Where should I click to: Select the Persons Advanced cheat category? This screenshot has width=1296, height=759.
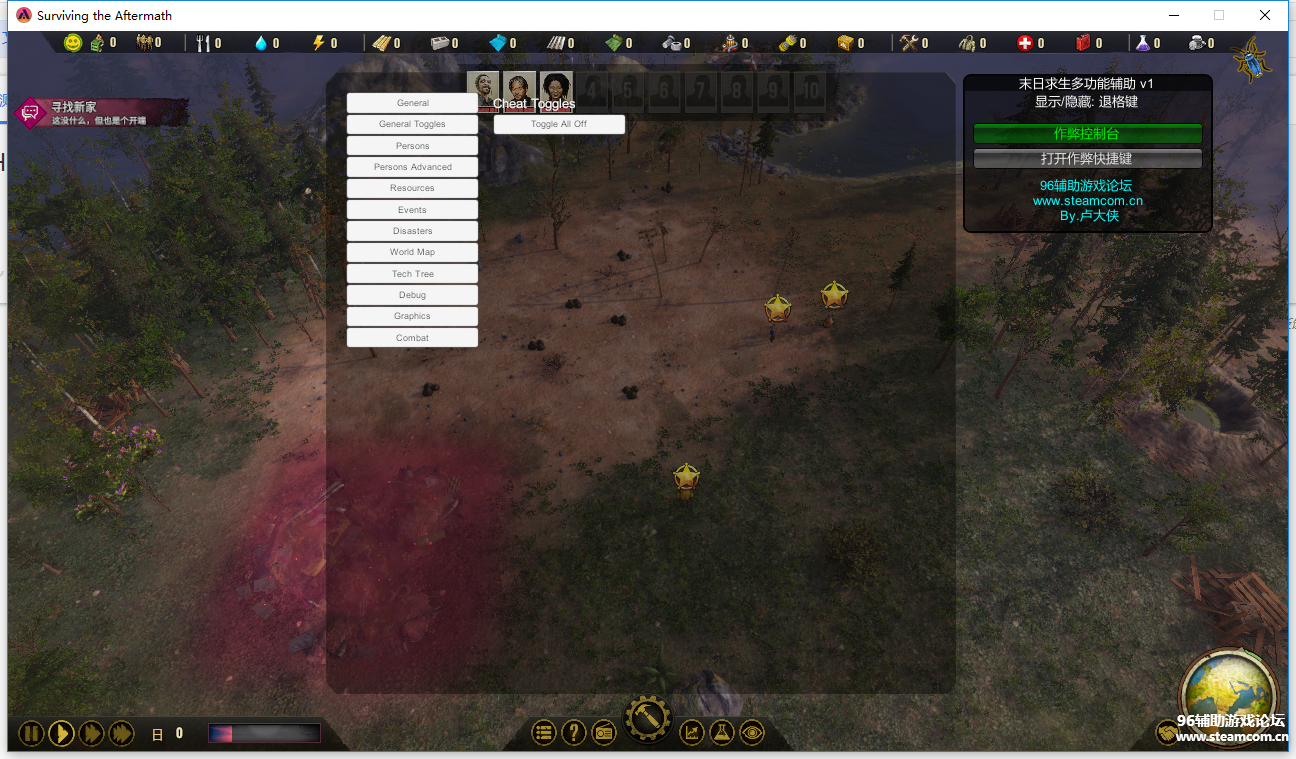click(412, 167)
